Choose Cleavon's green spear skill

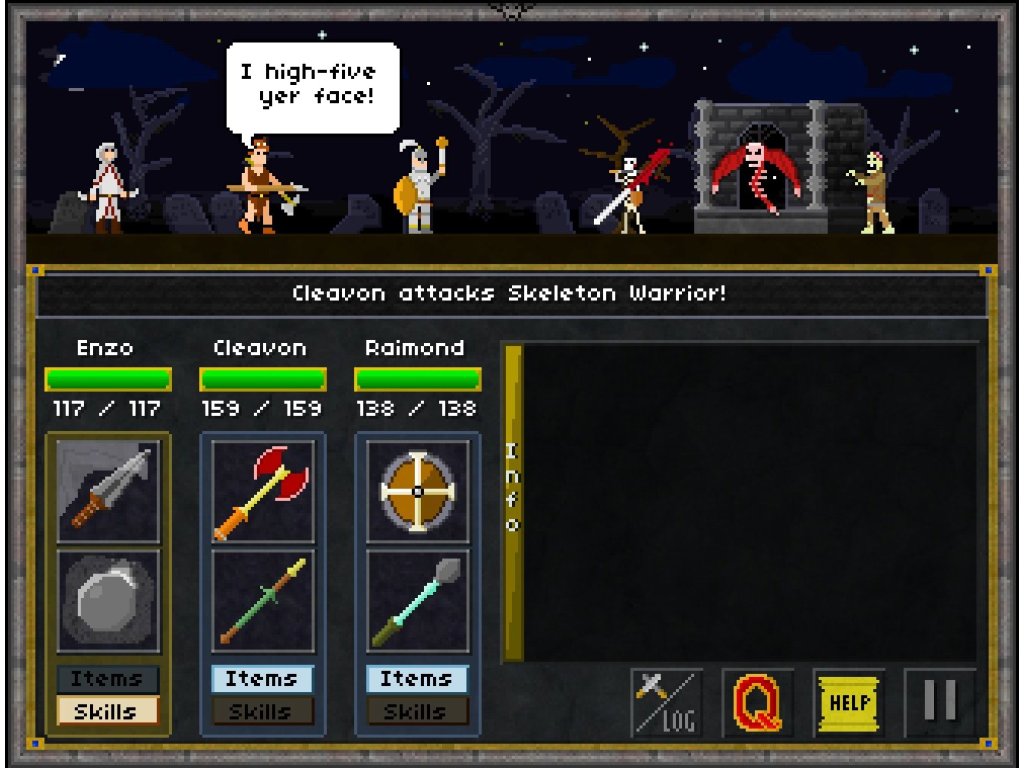click(263, 601)
